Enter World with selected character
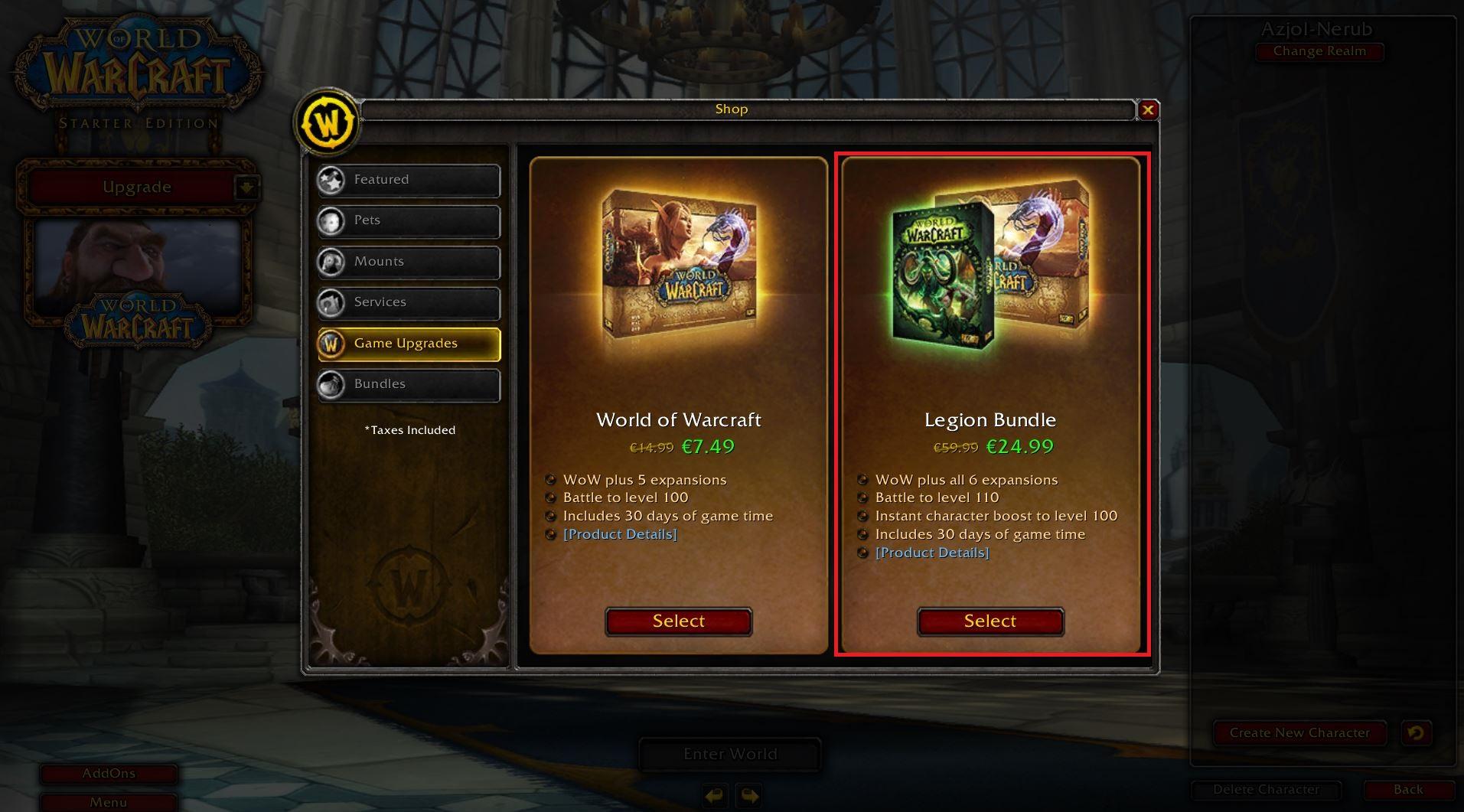The image size is (1464, 812). [730, 755]
